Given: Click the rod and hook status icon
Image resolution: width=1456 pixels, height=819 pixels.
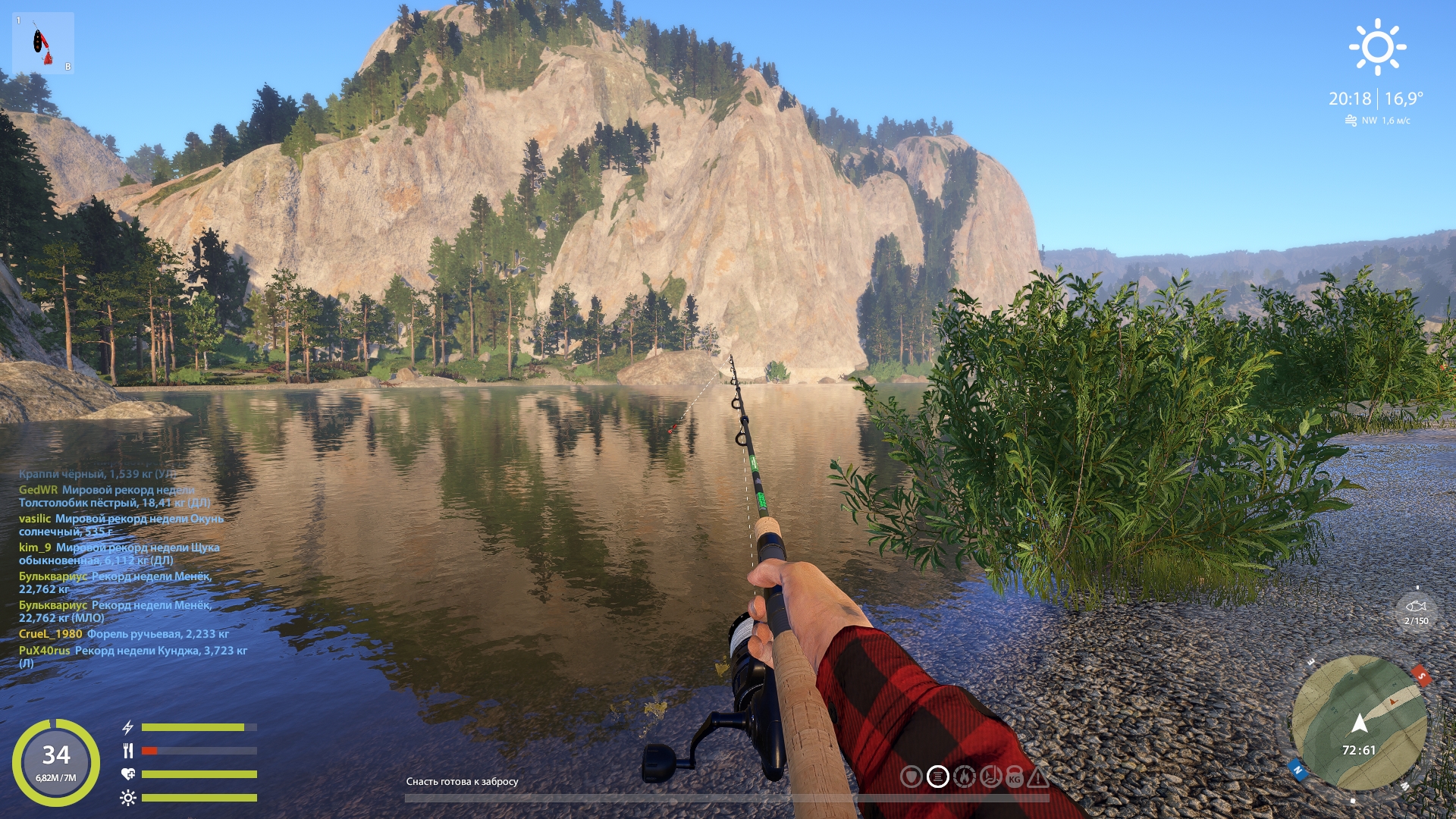Looking at the screenshot, I should (x=990, y=777).
